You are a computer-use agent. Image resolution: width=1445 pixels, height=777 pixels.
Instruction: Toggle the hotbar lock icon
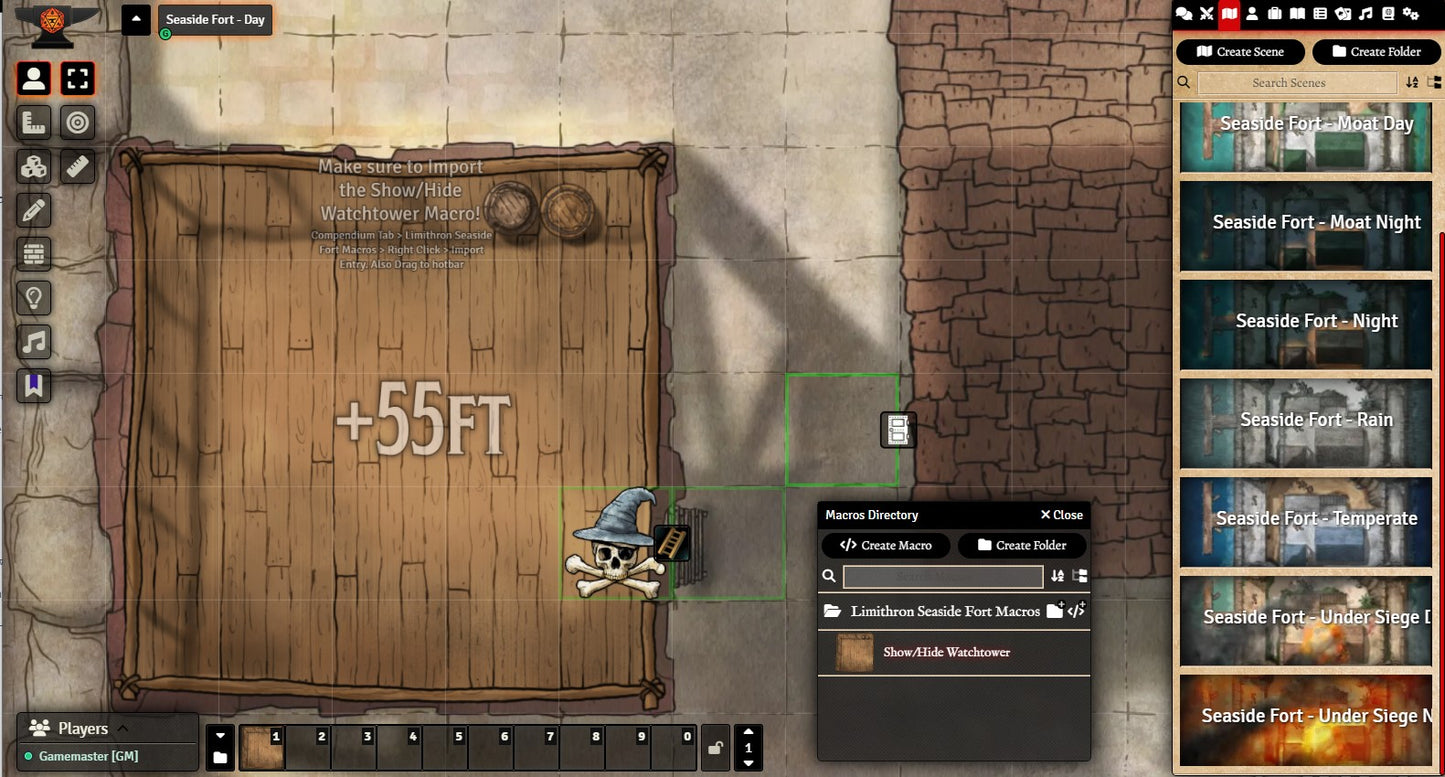pos(715,748)
